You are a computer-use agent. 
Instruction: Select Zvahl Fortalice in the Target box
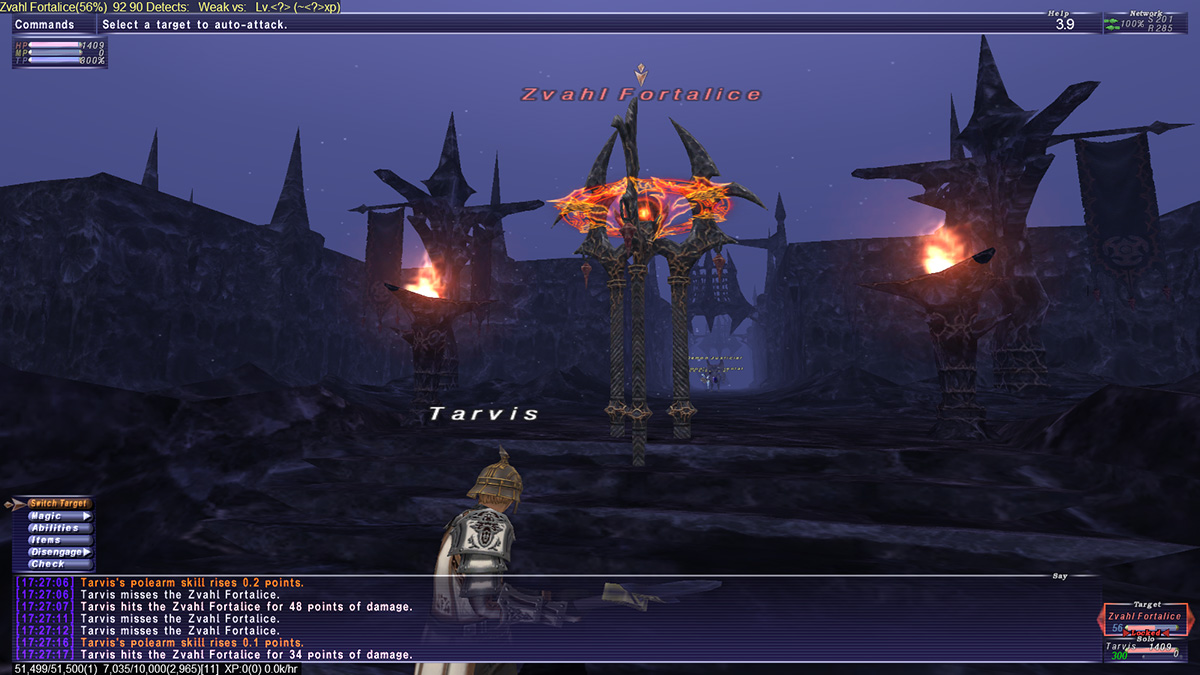[1144, 617]
